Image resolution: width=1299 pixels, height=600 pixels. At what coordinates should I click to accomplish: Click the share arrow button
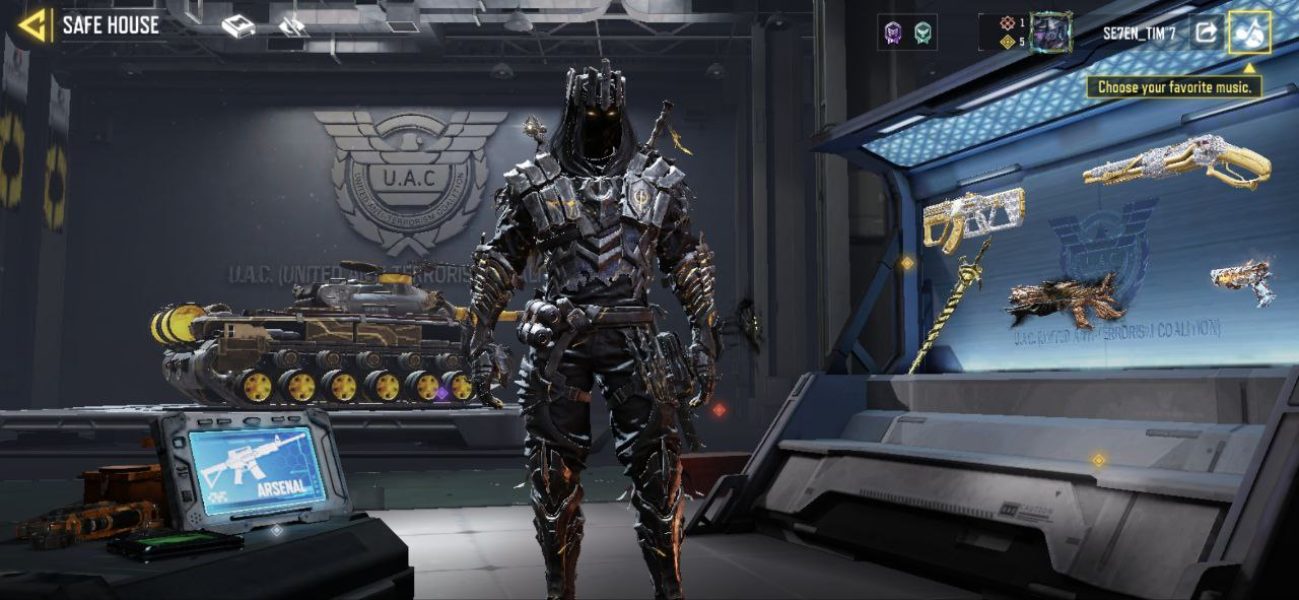1206,33
